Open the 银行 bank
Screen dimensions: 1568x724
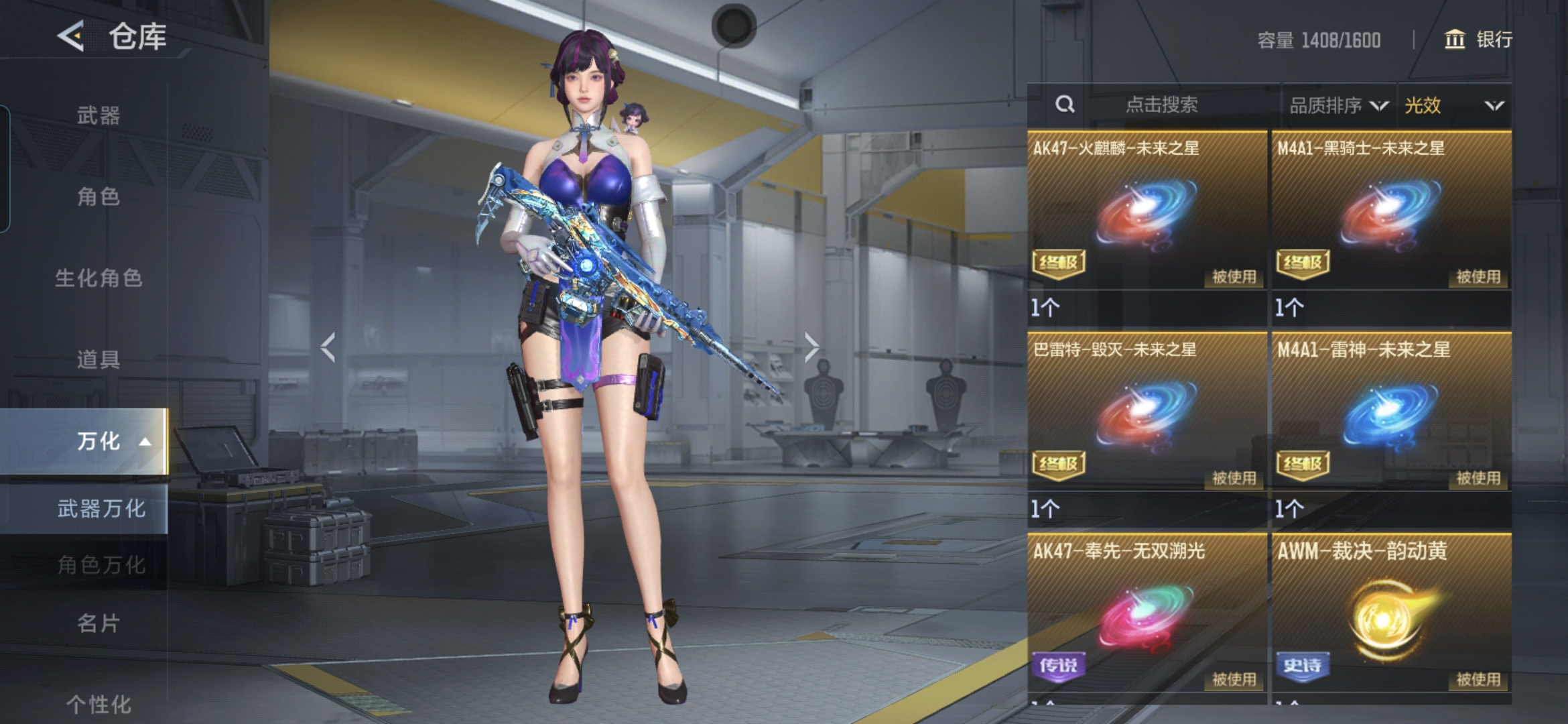click(1479, 40)
